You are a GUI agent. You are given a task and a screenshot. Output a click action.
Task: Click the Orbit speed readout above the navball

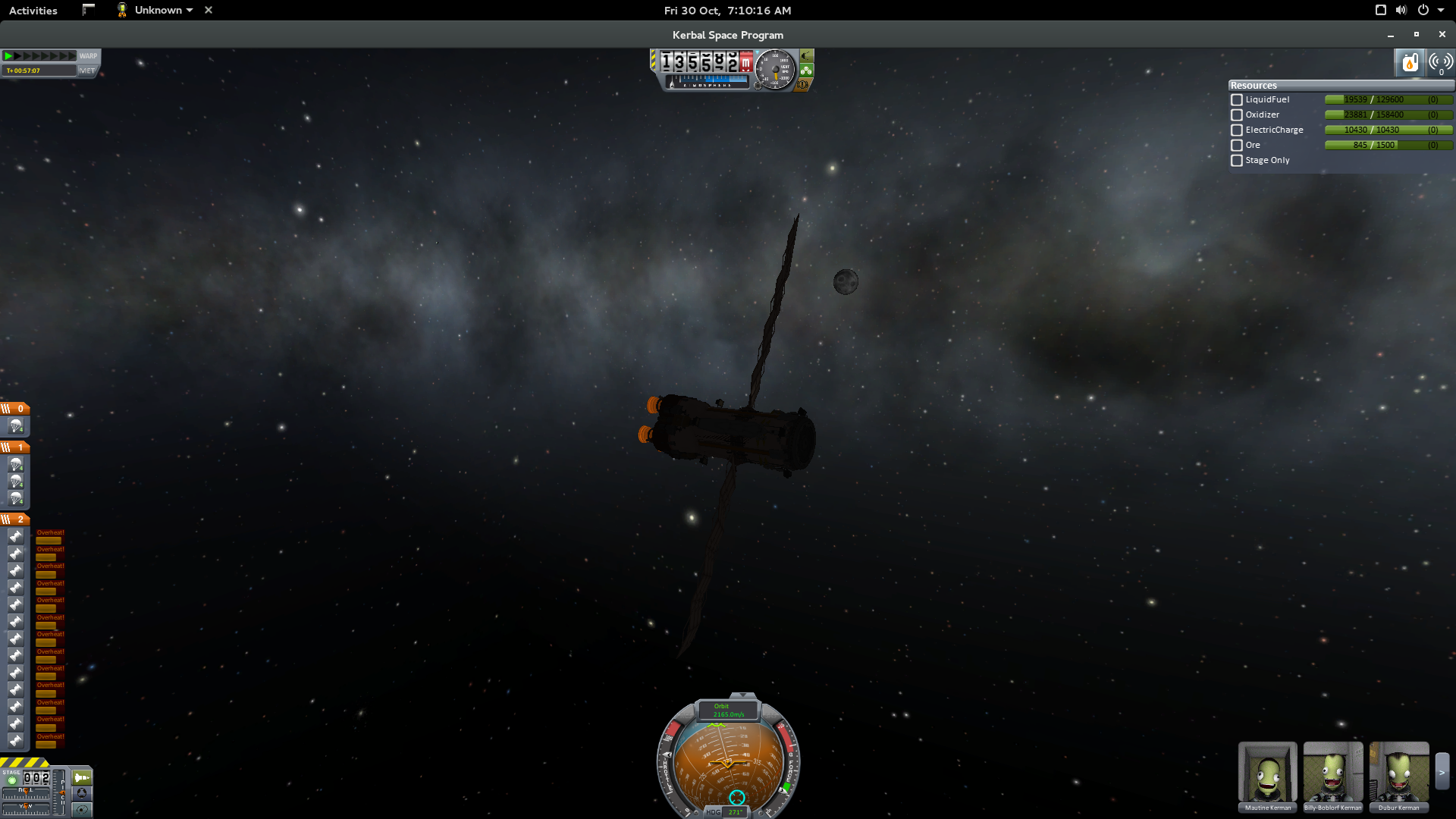coord(730,711)
